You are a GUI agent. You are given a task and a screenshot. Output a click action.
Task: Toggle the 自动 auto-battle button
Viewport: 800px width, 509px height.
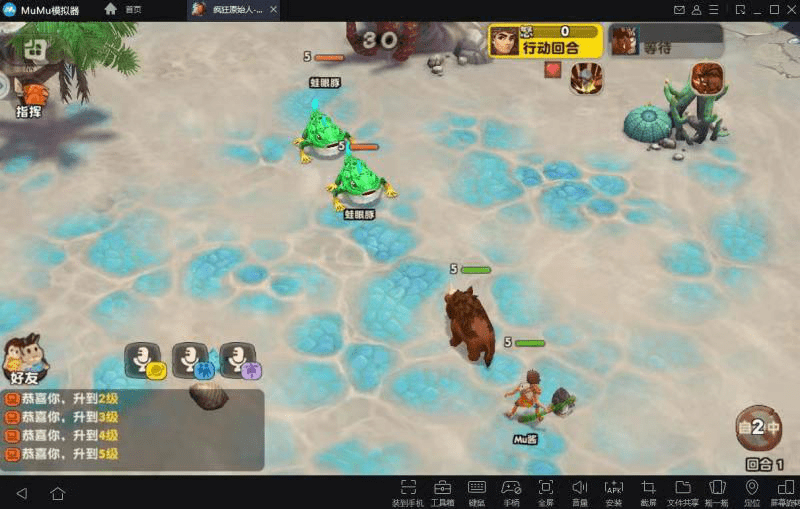coord(759,429)
